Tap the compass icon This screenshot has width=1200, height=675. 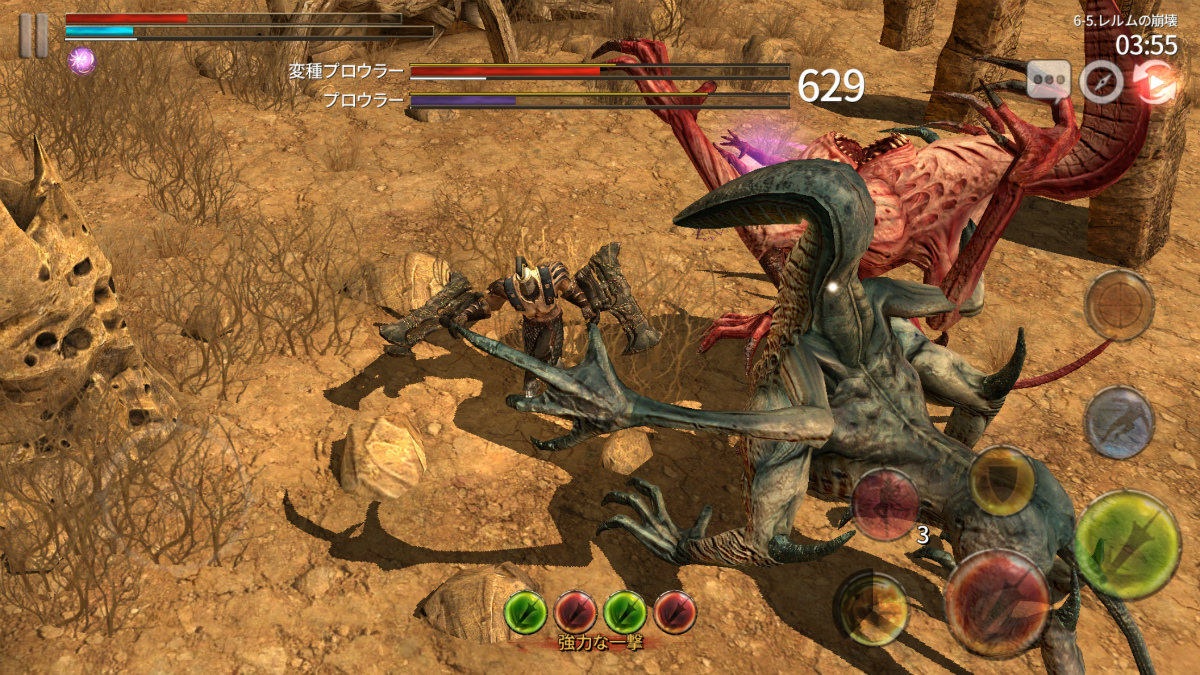(1102, 81)
